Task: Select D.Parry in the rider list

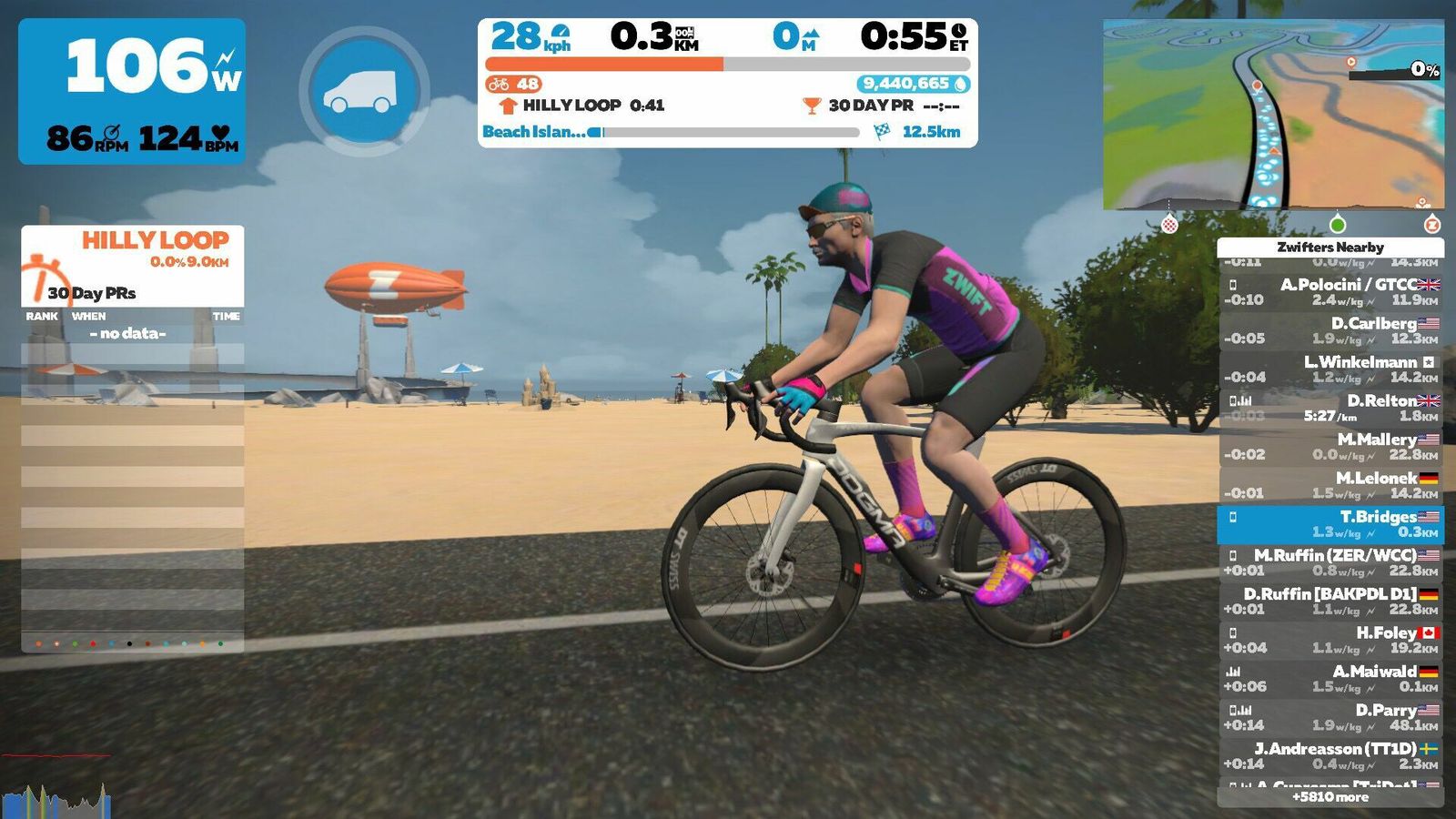Action: [1330, 717]
